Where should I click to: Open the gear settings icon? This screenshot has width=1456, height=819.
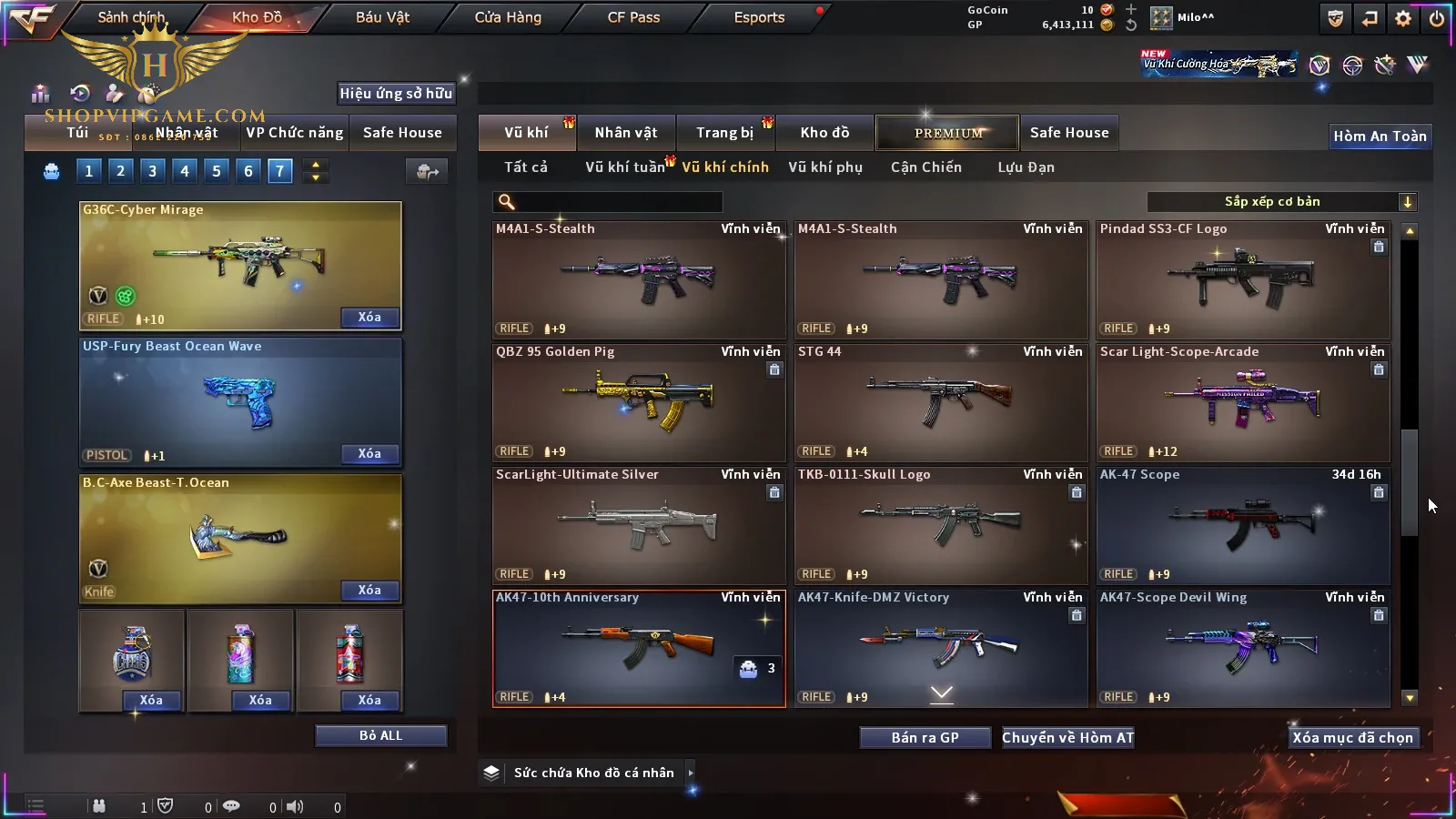click(x=1403, y=18)
